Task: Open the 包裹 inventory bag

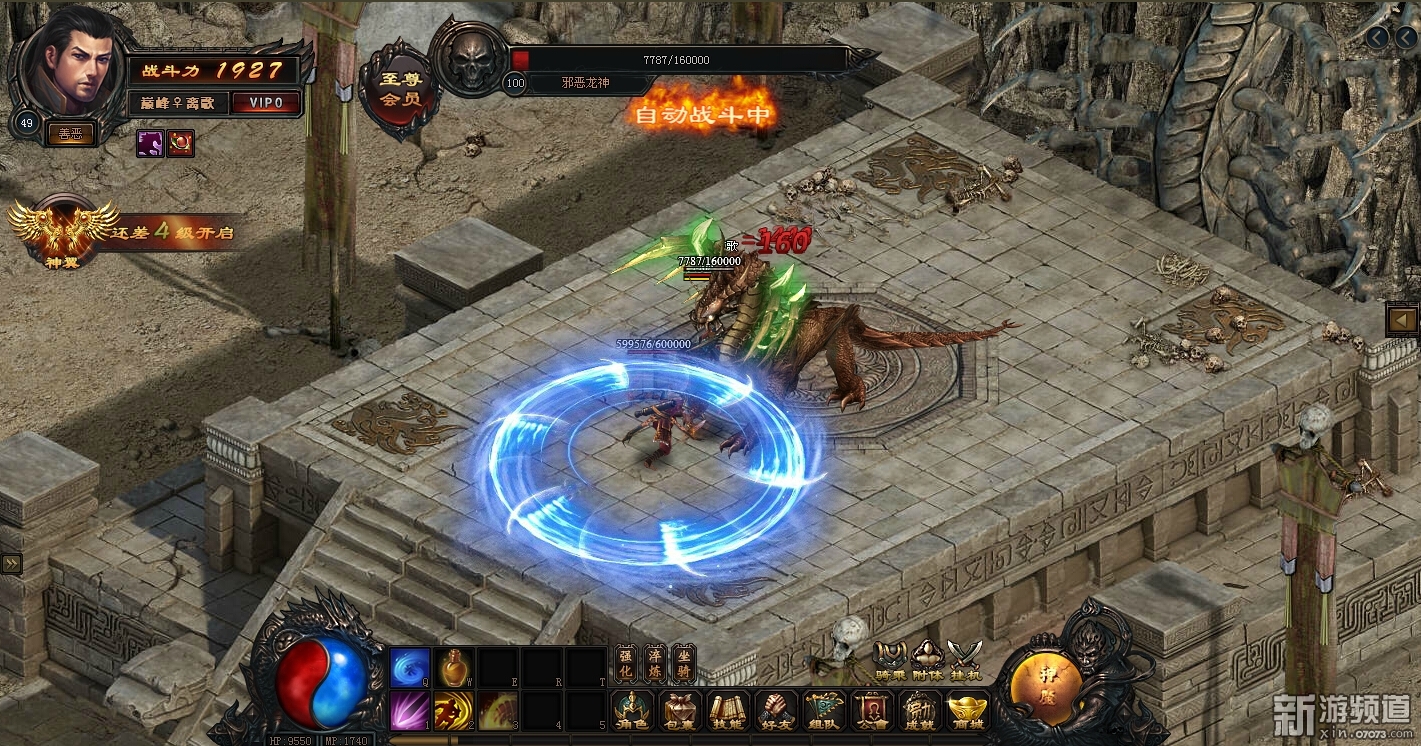Action: pyautogui.click(x=682, y=709)
